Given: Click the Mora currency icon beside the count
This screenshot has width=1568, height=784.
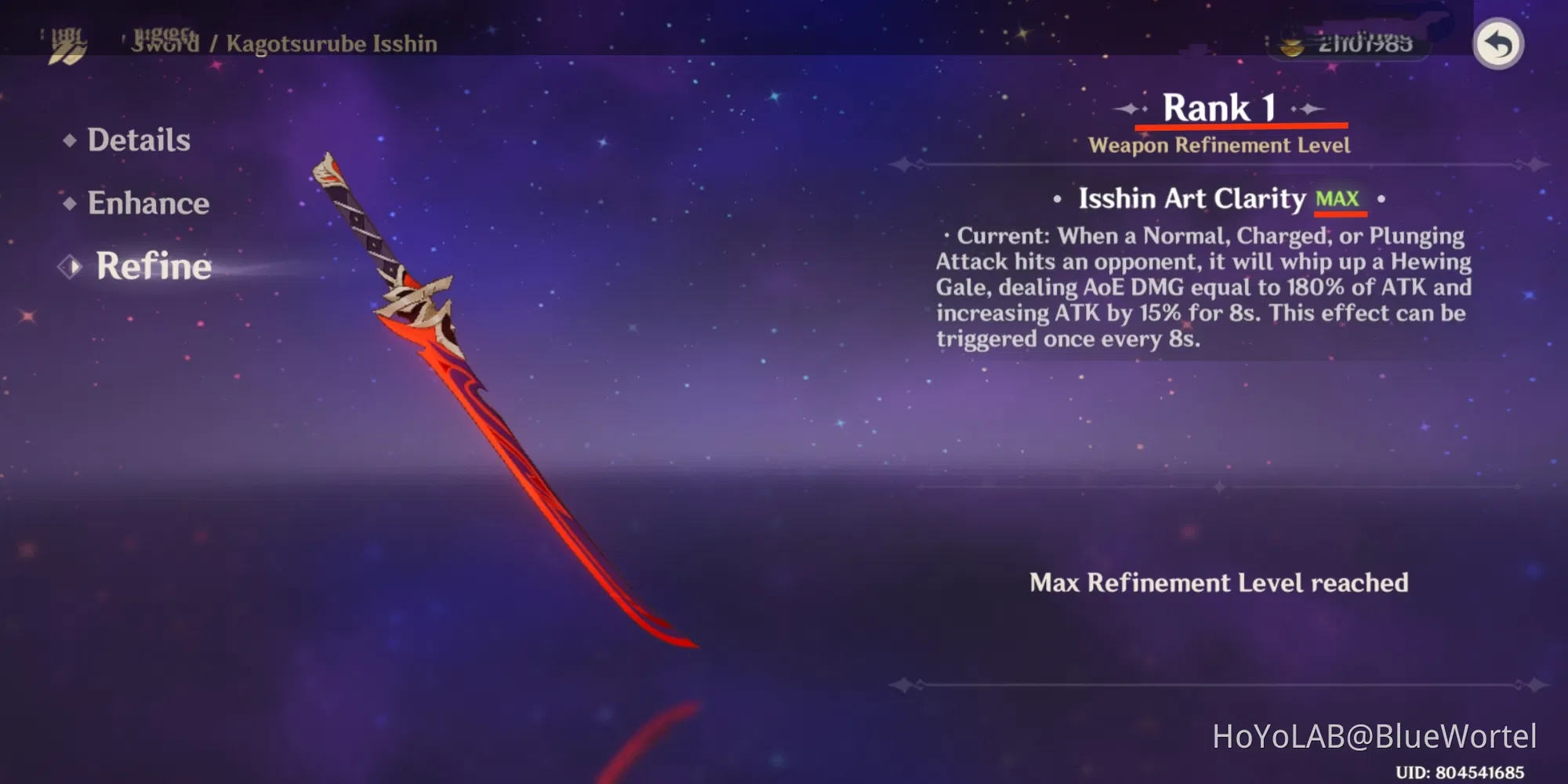Looking at the screenshot, I should point(1292,45).
